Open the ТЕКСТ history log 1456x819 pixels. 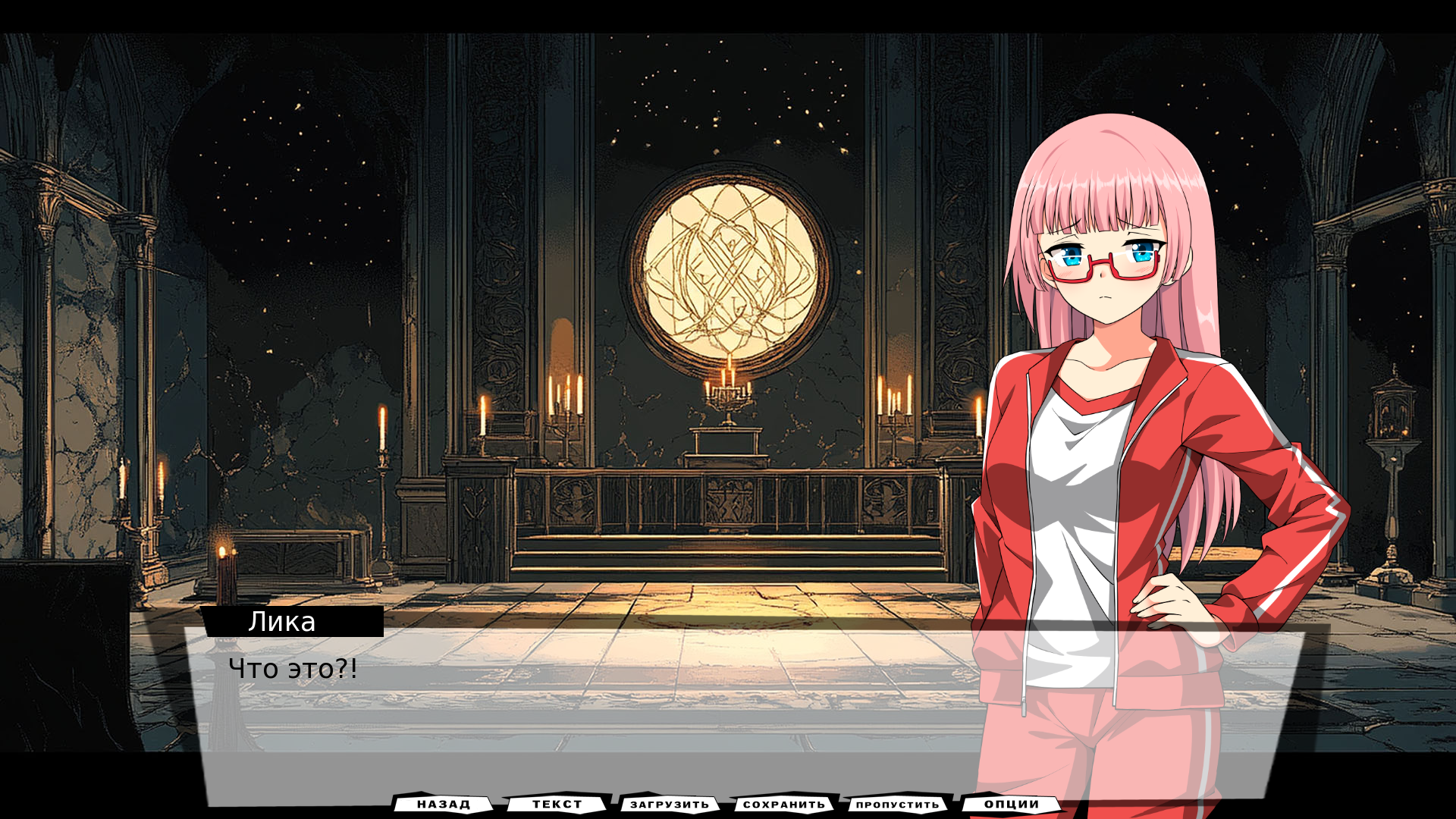tap(557, 804)
